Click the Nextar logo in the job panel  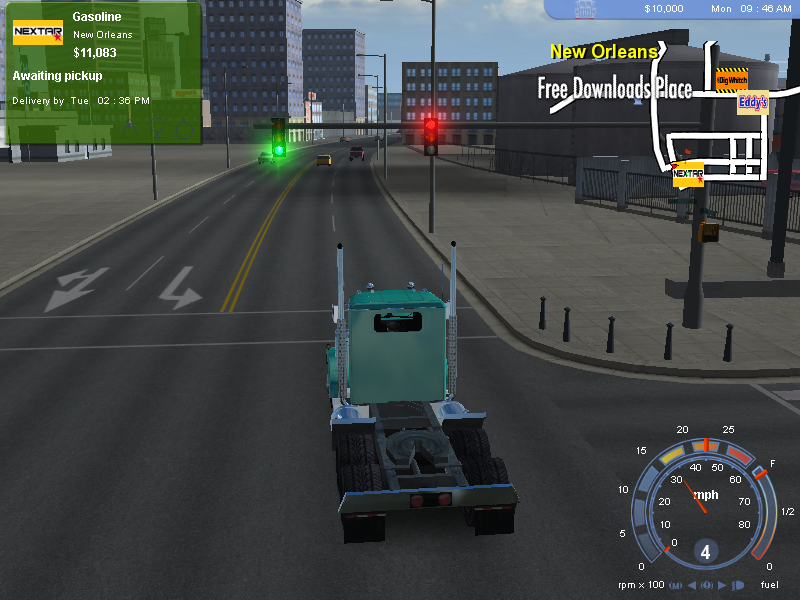(x=37, y=33)
